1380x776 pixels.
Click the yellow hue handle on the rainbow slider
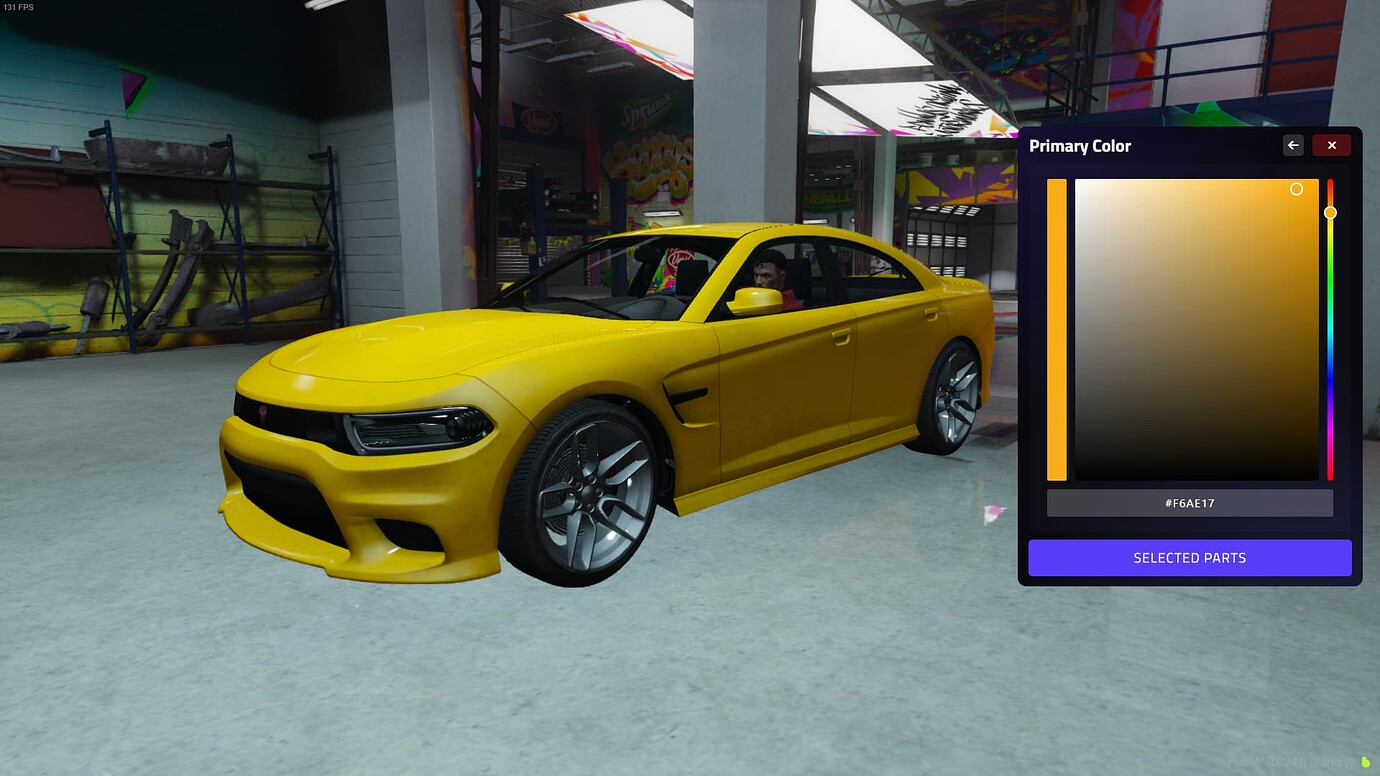[1330, 212]
